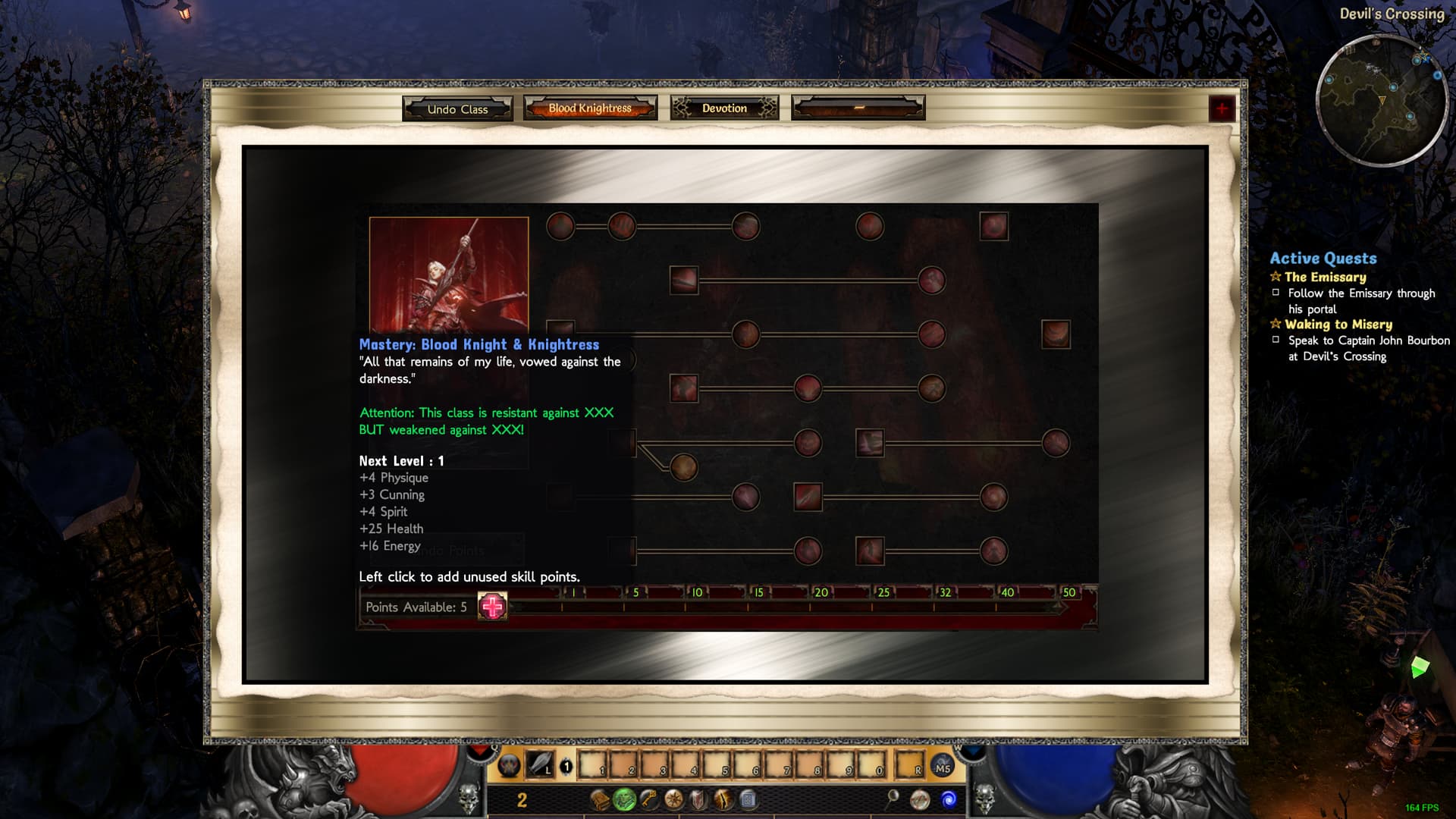Image resolution: width=1456 pixels, height=819 pixels.
Task: Activate the blue swirl rift portal icon
Action: pos(949,799)
